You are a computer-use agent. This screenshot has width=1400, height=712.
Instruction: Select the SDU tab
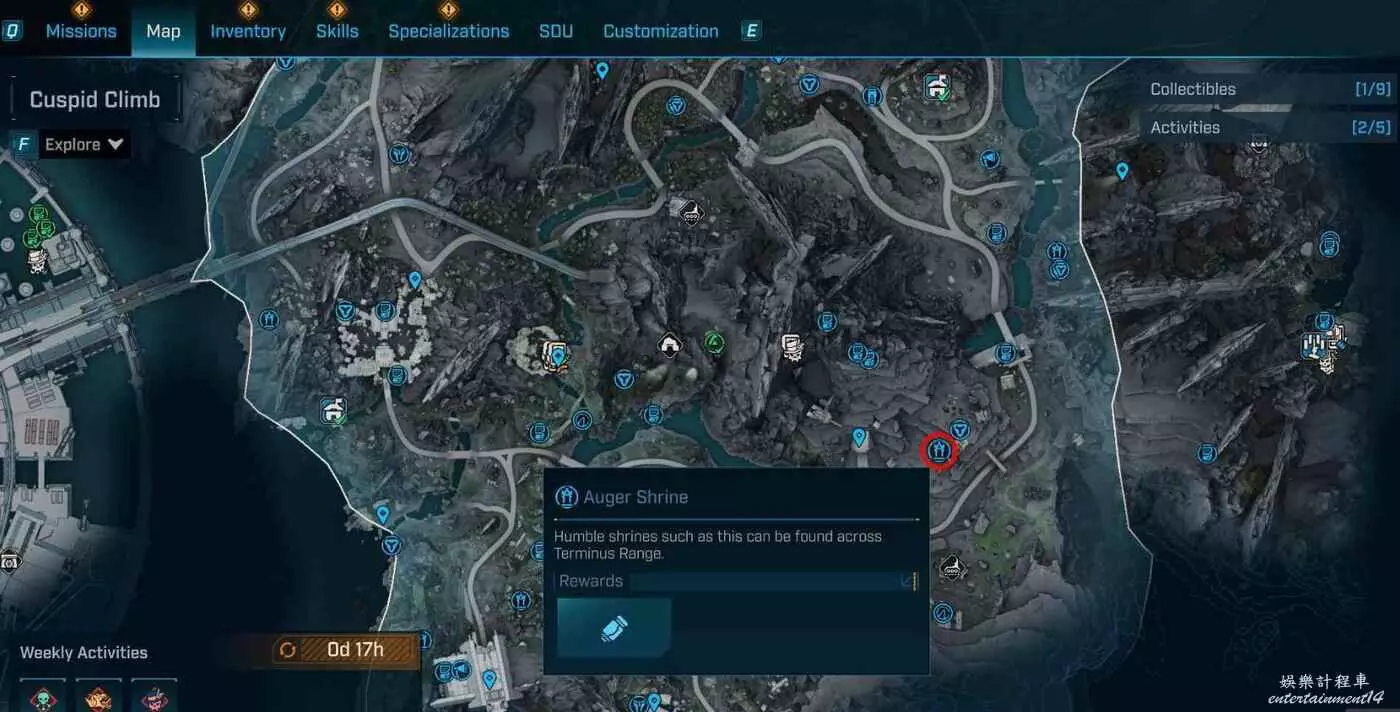556,31
